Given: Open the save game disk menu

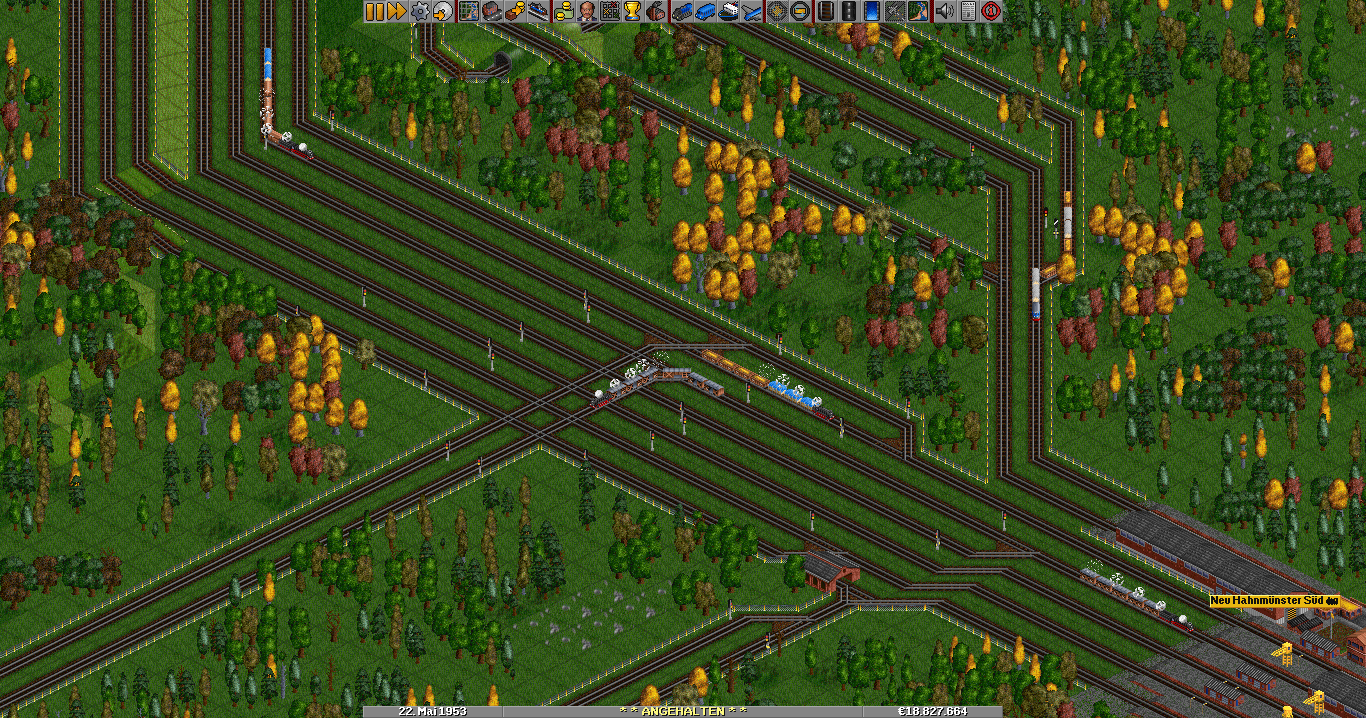Looking at the screenshot, I should click(442, 11).
